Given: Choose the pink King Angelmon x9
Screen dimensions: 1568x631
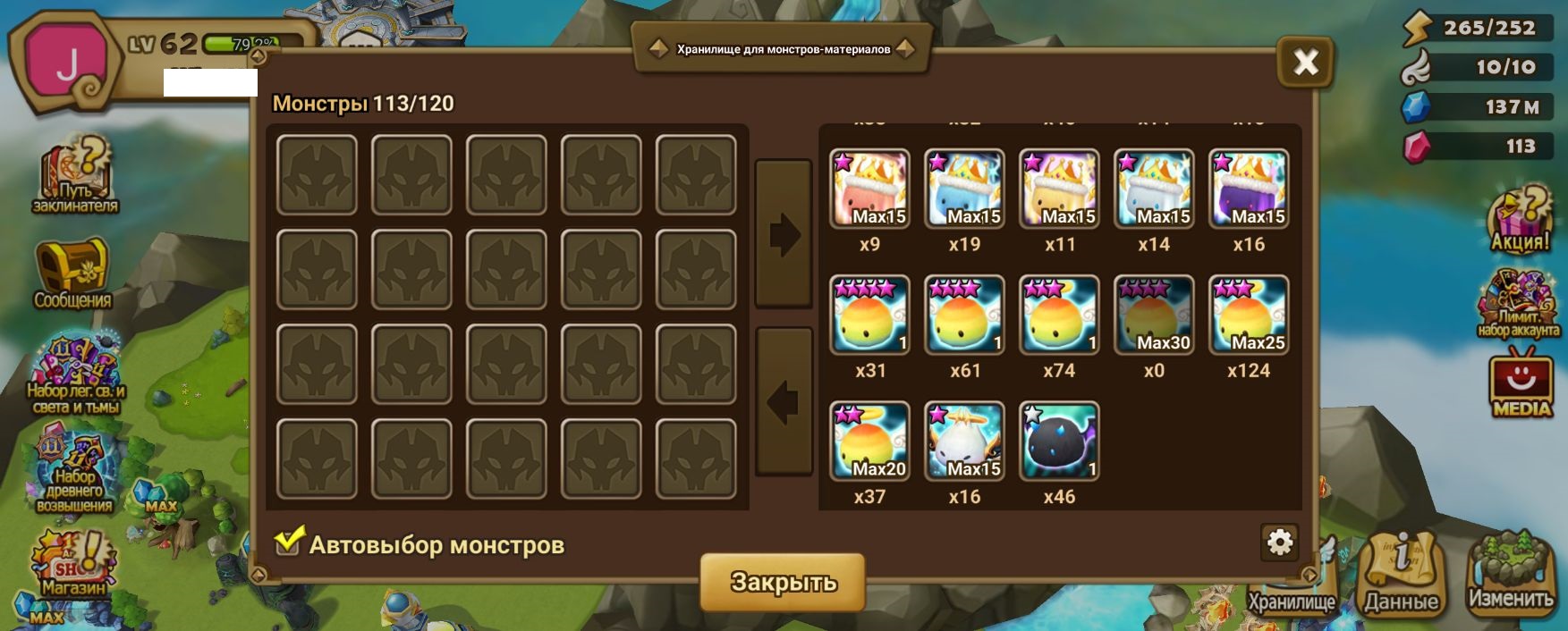Looking at the screenshot, I should tap(869, 189).
